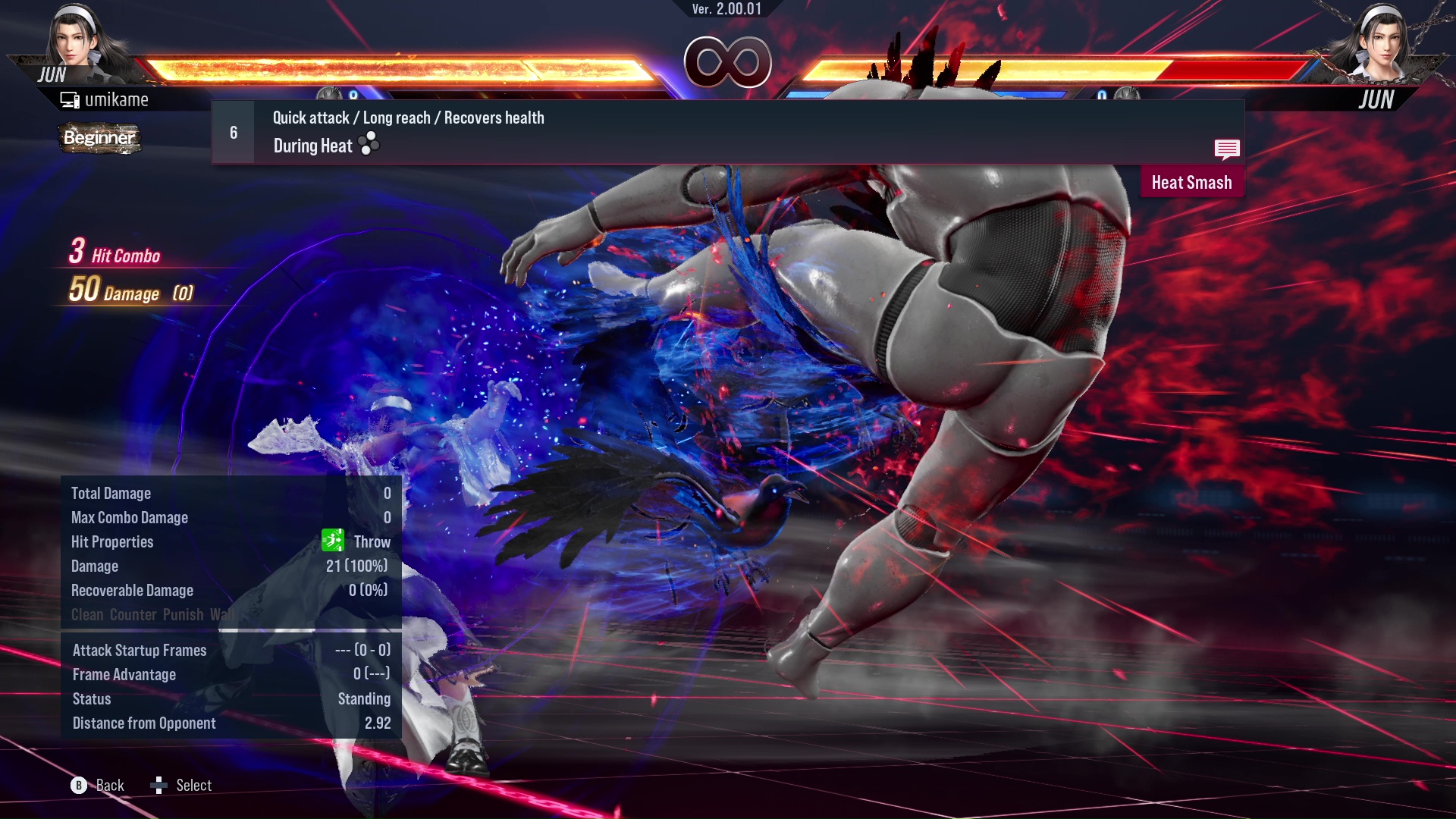Click the D-pad Select icon at the bottom
Viewport: 1456px width, 819px height.
(159, 785)
